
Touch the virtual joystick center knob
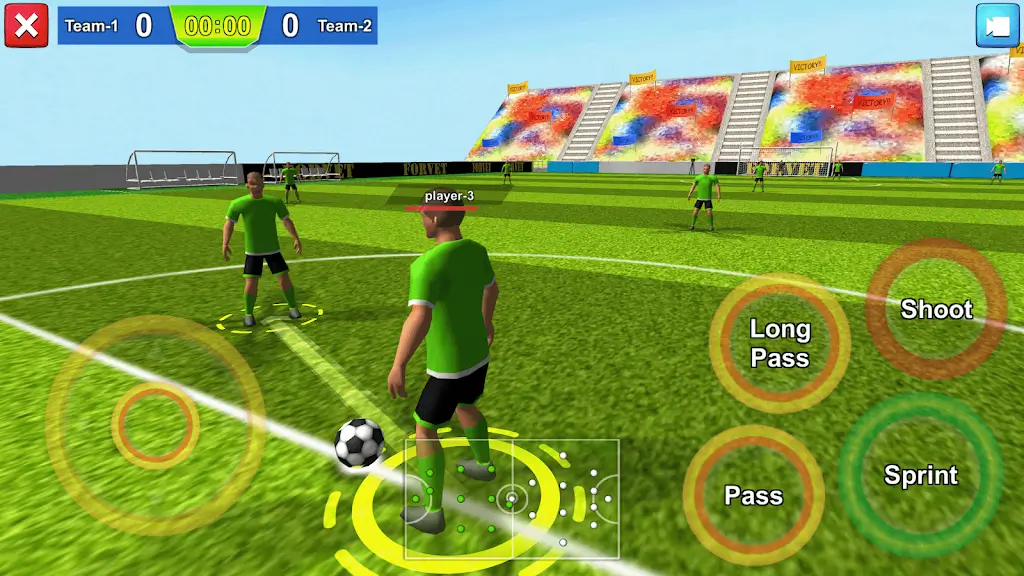click(x=155, y=426)
